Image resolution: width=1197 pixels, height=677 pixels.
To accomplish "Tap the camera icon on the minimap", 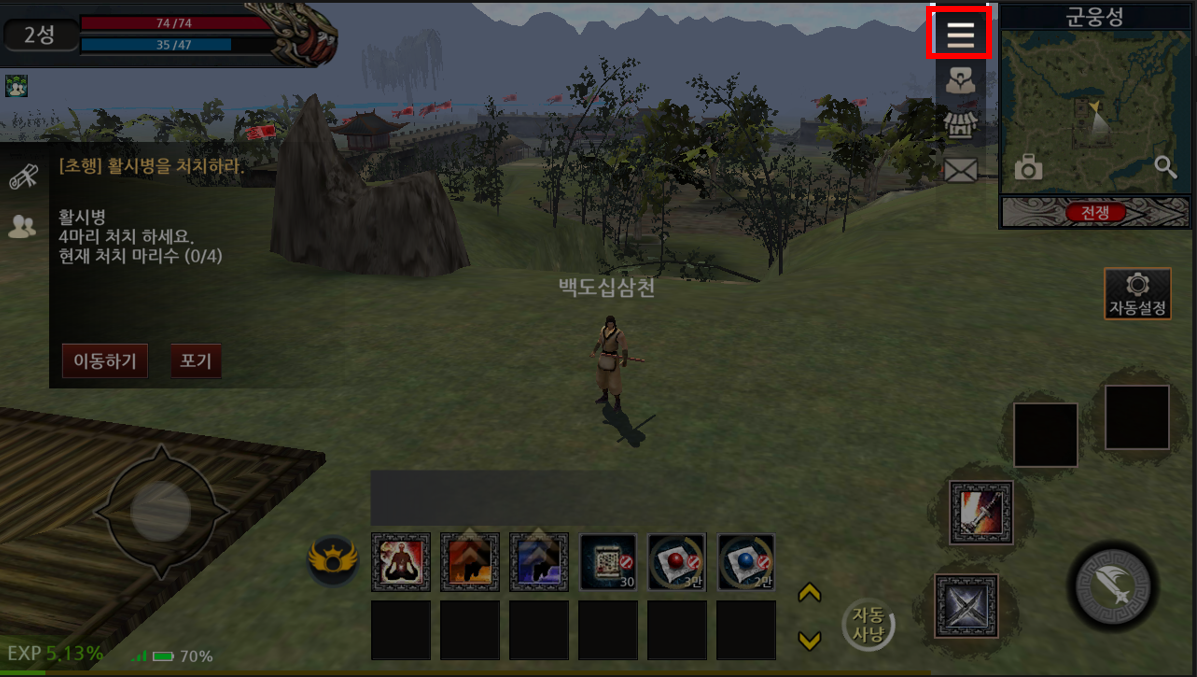I will pos(1028,167).
